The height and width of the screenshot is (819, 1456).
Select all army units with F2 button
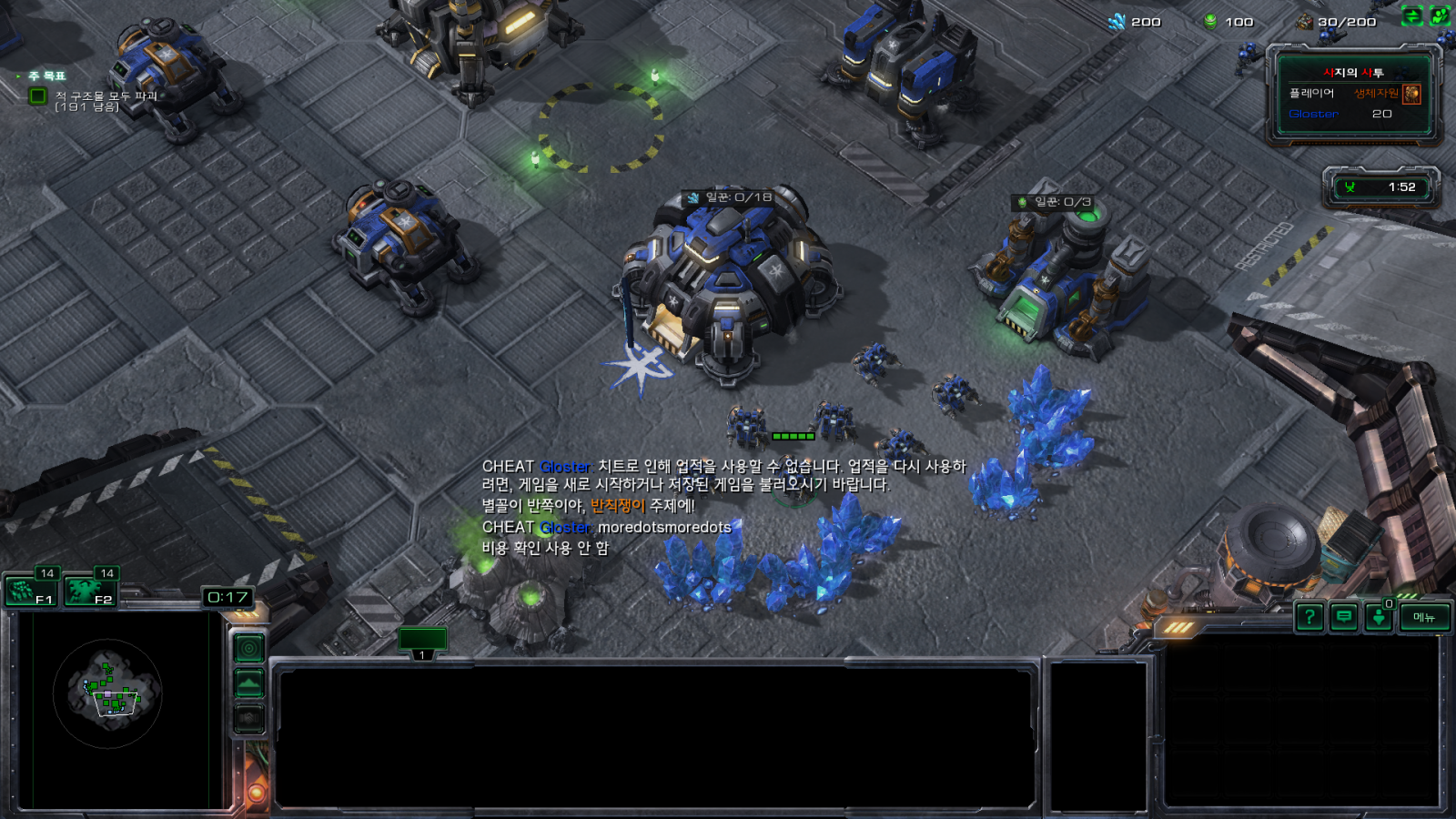click(x=90, y=592)
